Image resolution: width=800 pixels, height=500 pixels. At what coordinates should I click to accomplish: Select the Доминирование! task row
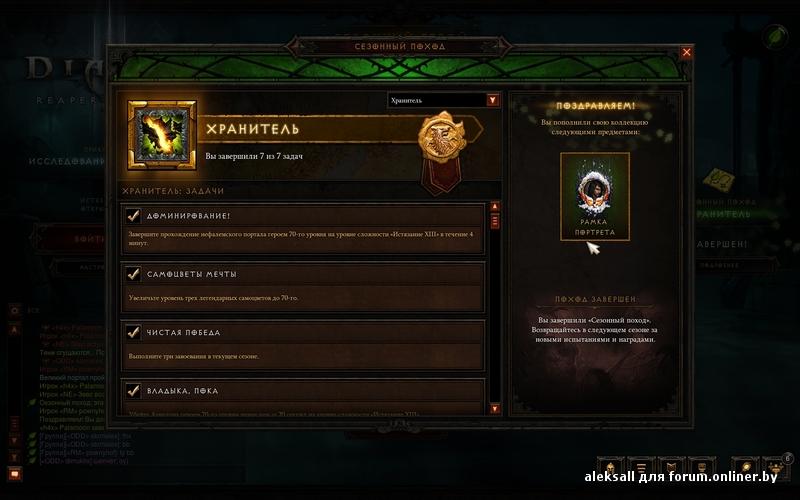(x=304, y=229)
